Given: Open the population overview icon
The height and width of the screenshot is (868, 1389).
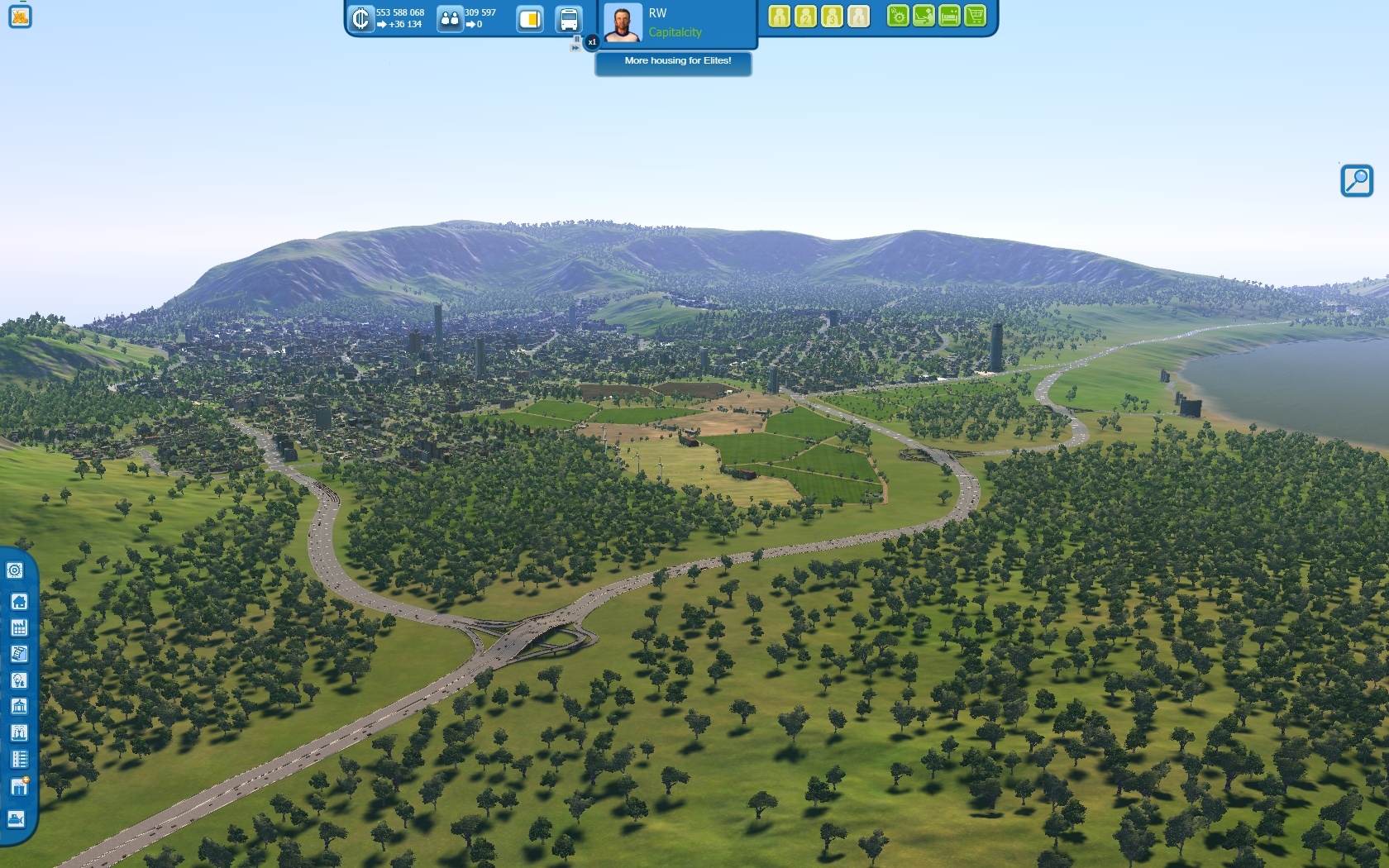Looking at the screenshot, I should (x=449, y=18).
